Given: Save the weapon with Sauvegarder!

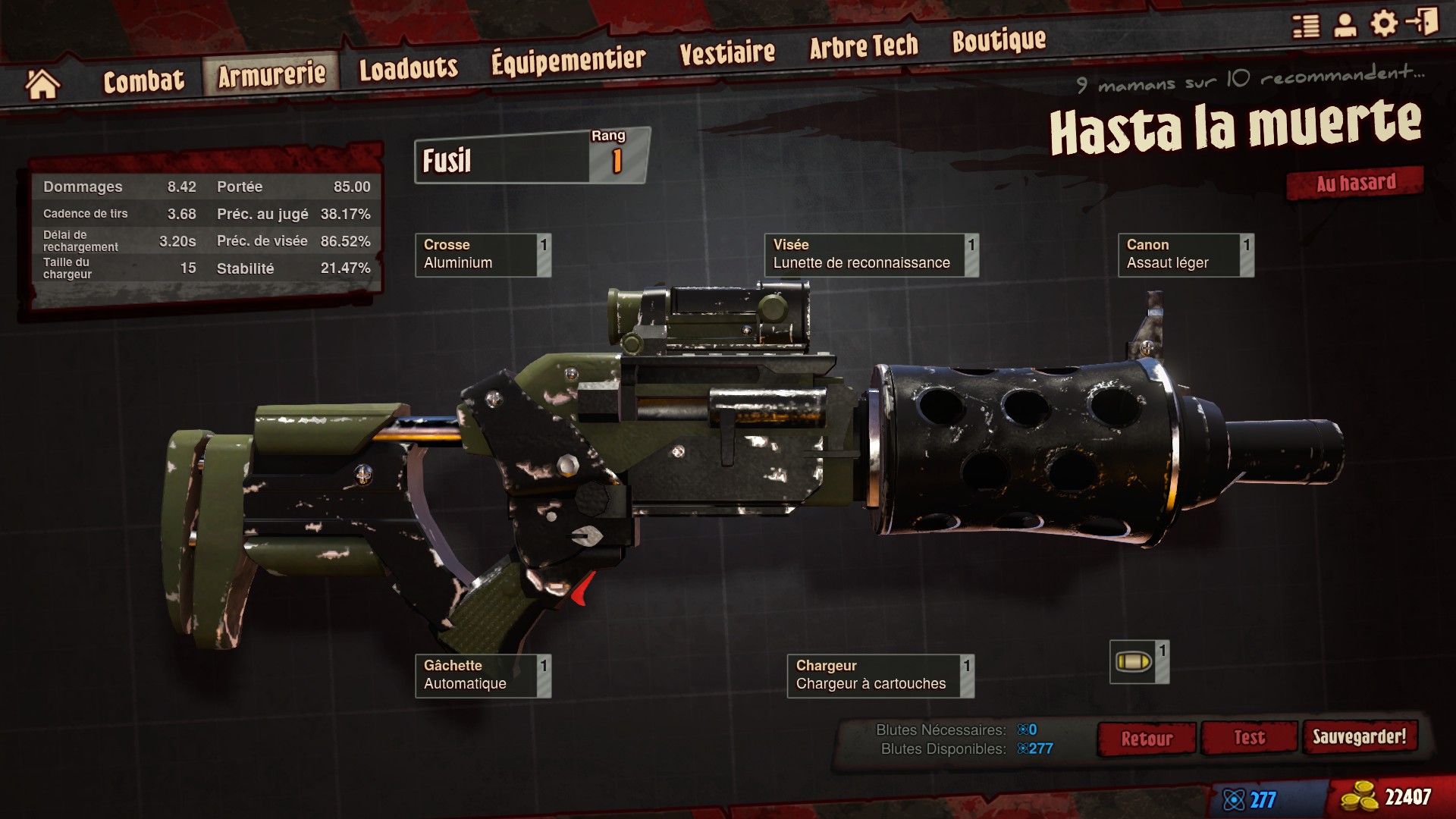Looking at the screenshot, I should tap(1359, 736).
